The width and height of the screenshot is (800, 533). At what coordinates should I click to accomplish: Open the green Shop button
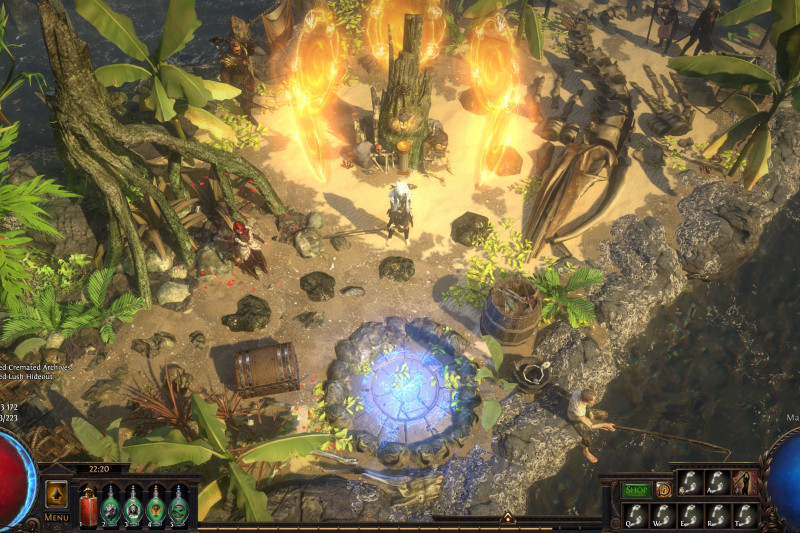click(636, 489)
